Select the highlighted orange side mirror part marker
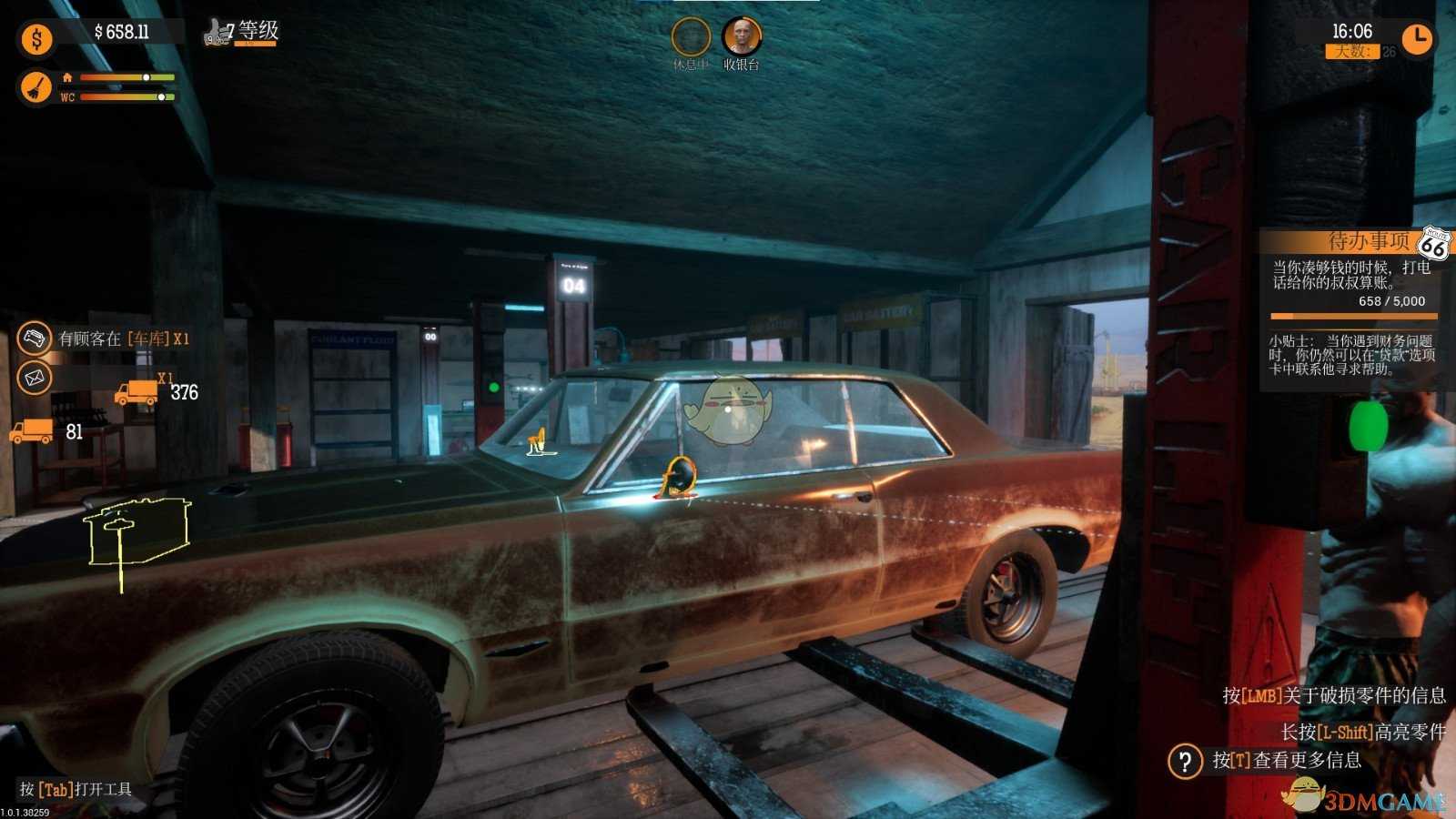The height and width of the screenshot is (819, 1456). pos(678,478)
